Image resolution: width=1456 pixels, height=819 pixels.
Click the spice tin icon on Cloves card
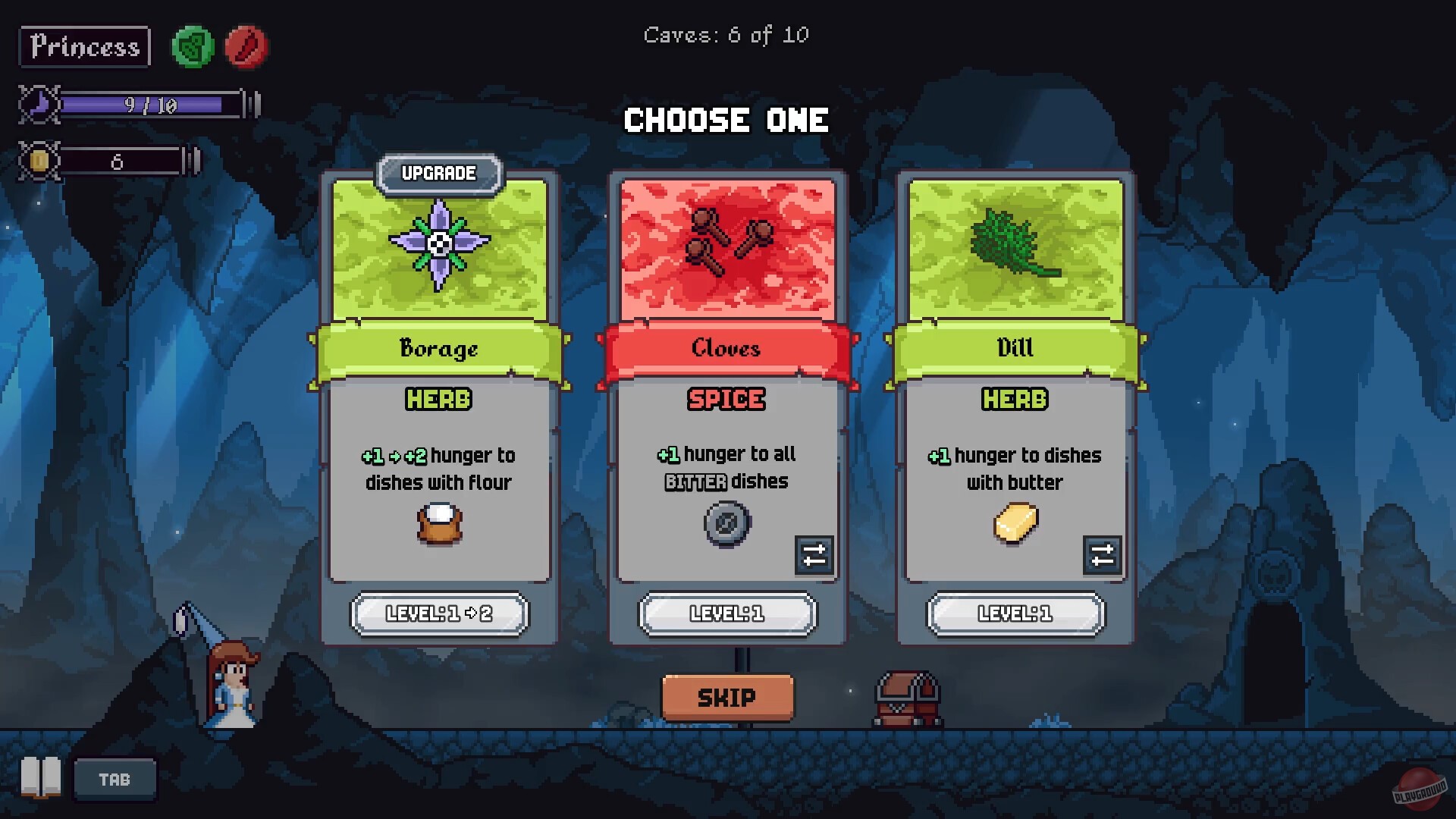coord(726,522)
